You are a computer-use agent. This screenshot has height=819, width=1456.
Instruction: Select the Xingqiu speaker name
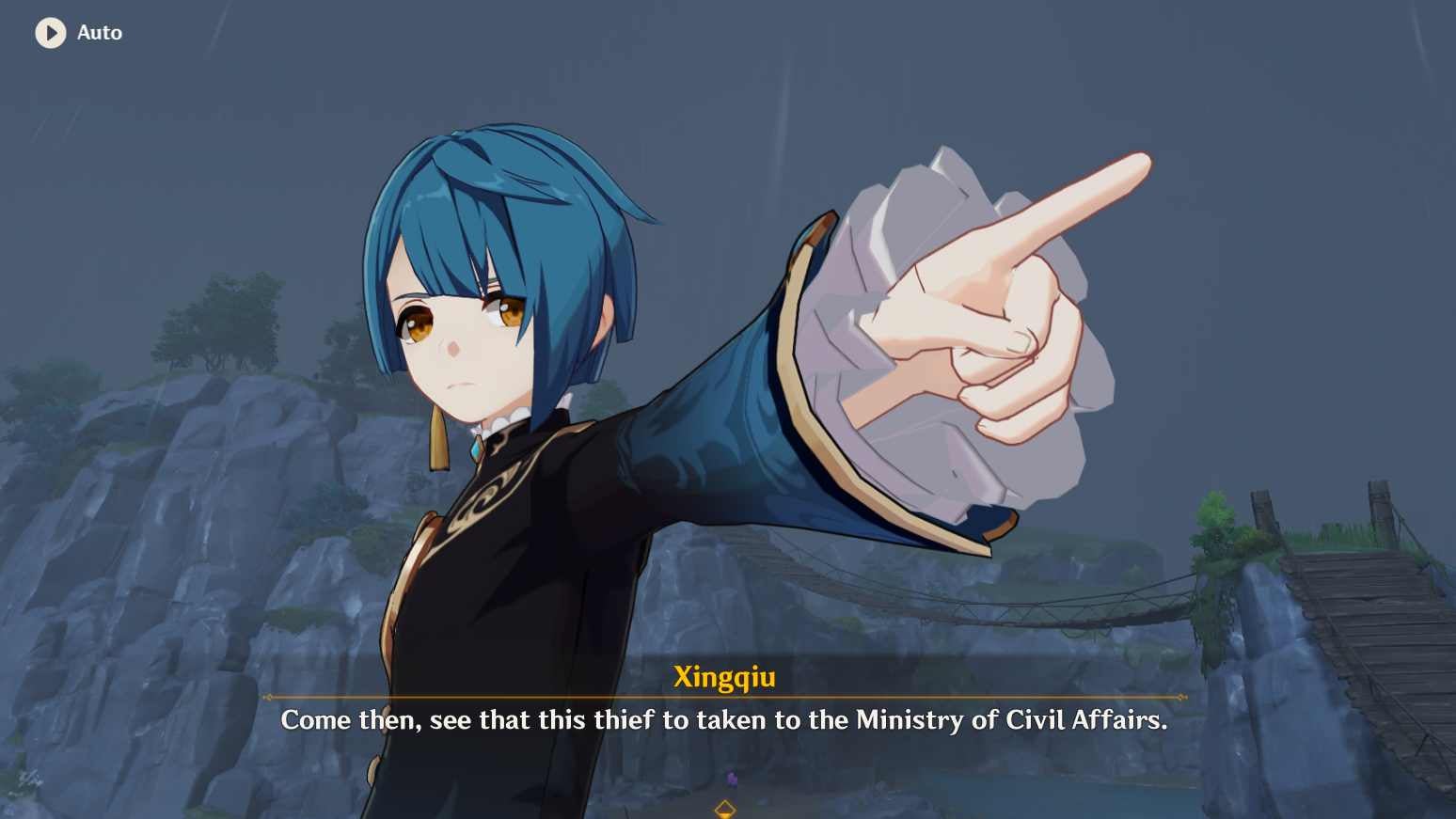click(x=725, y=676)
